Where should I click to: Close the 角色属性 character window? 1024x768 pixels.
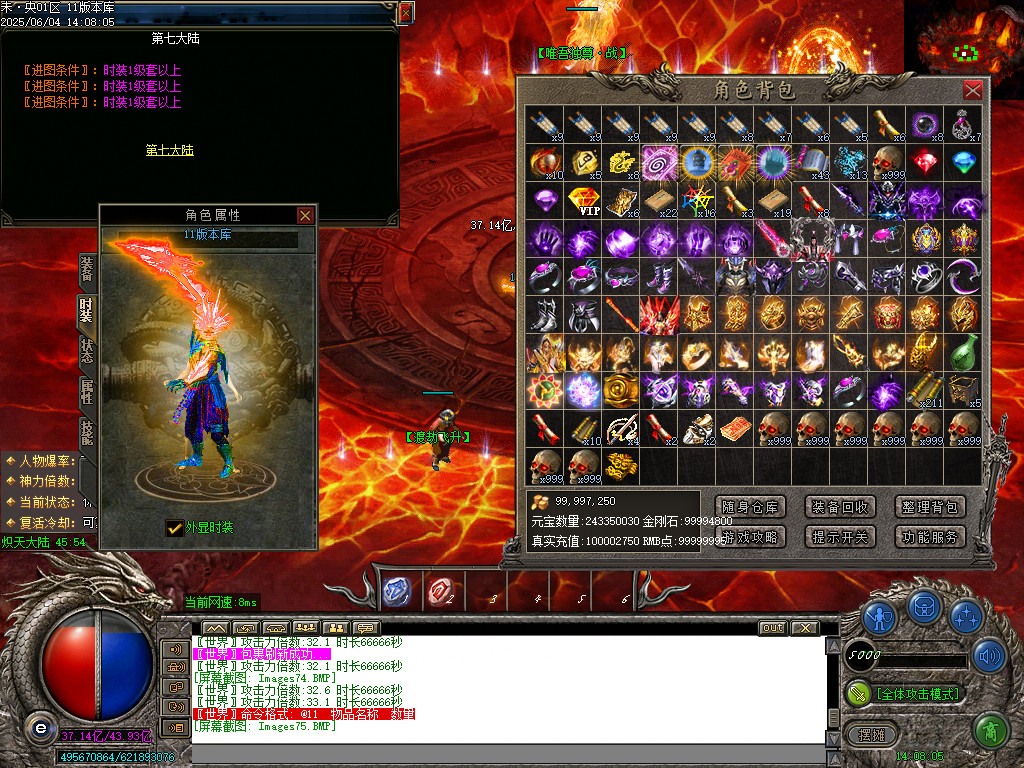coord(305,215)
